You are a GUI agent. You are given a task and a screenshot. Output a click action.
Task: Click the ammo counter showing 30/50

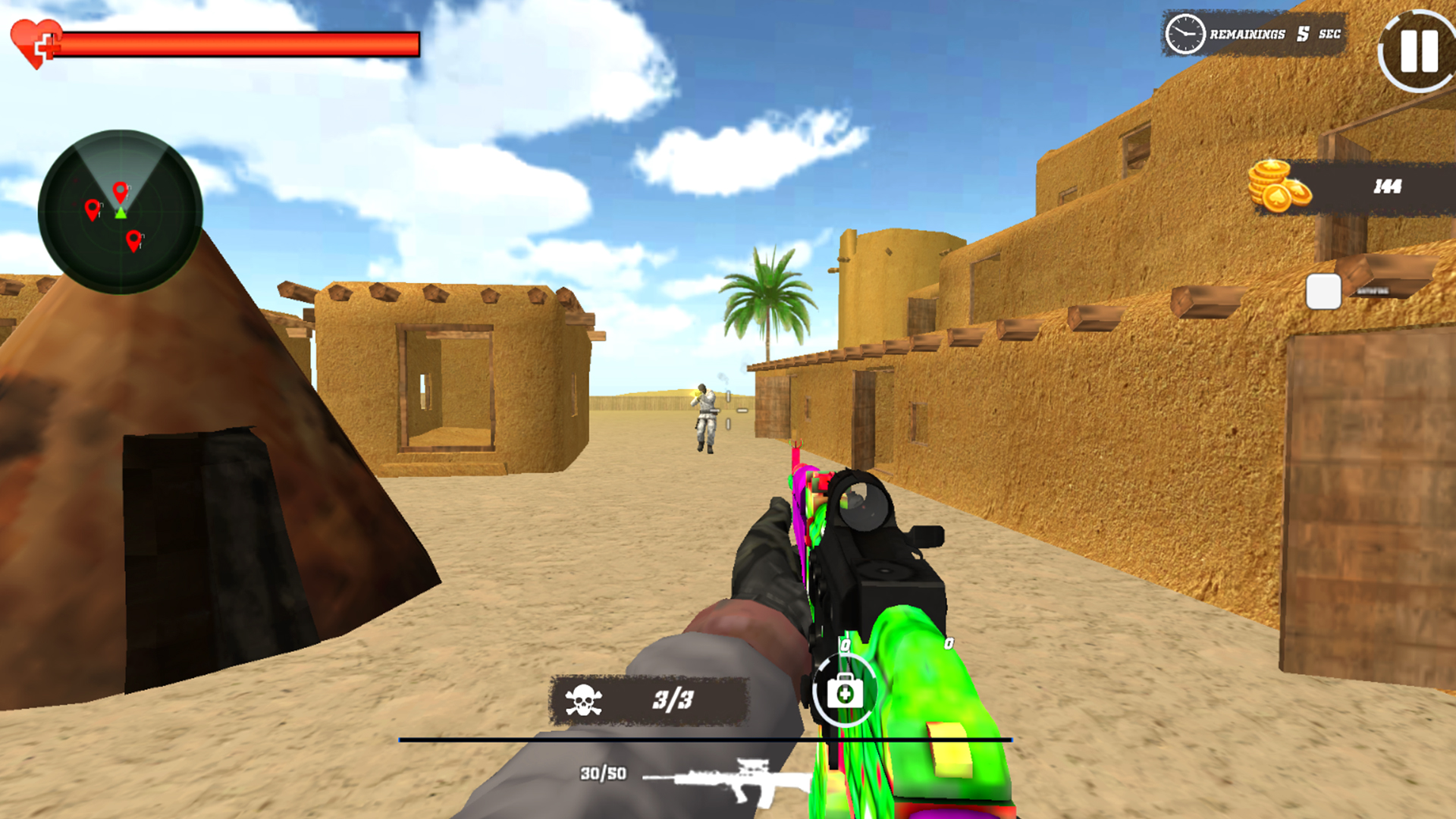click(x=601, y=773)
